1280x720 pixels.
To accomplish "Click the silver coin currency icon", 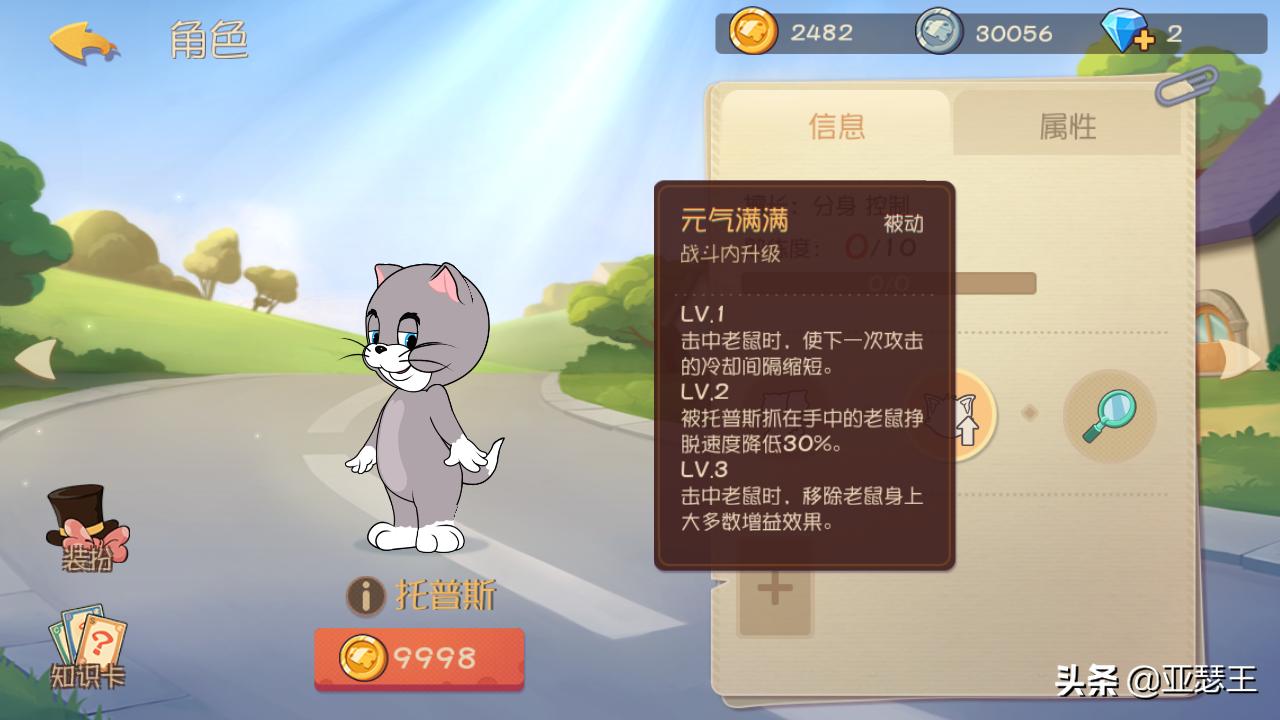I will (x=940, y=32).
